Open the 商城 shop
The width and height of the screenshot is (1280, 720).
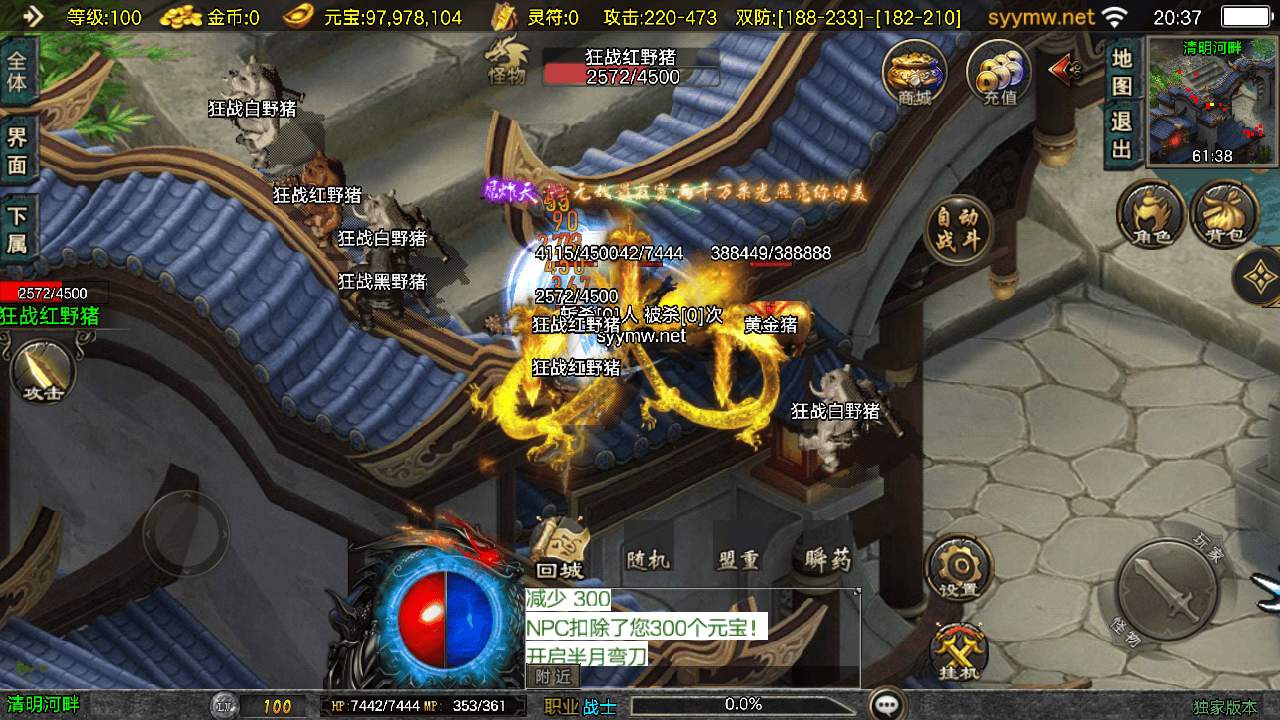(914, 72)
